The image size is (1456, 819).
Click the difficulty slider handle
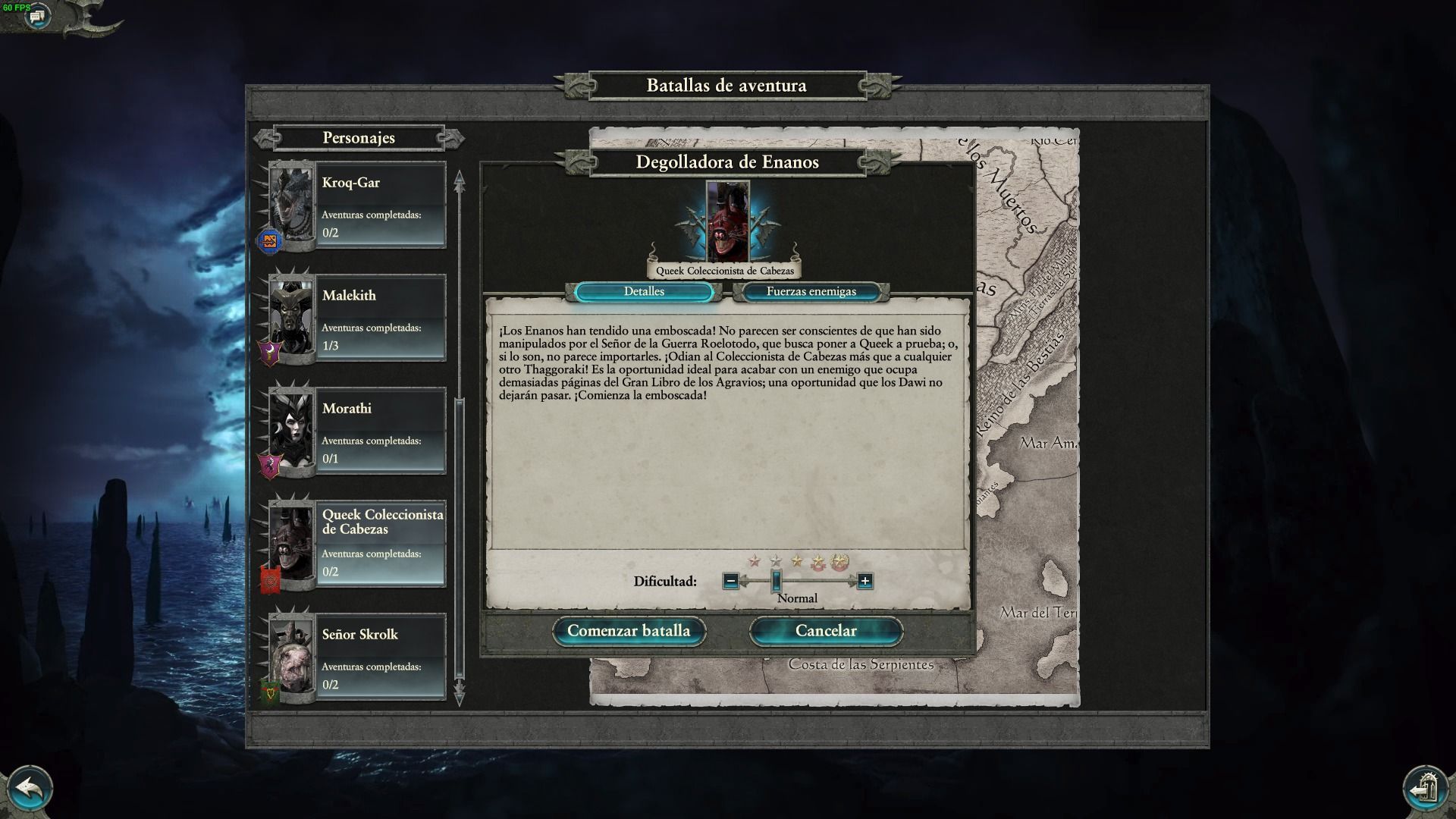pos(776,582)
